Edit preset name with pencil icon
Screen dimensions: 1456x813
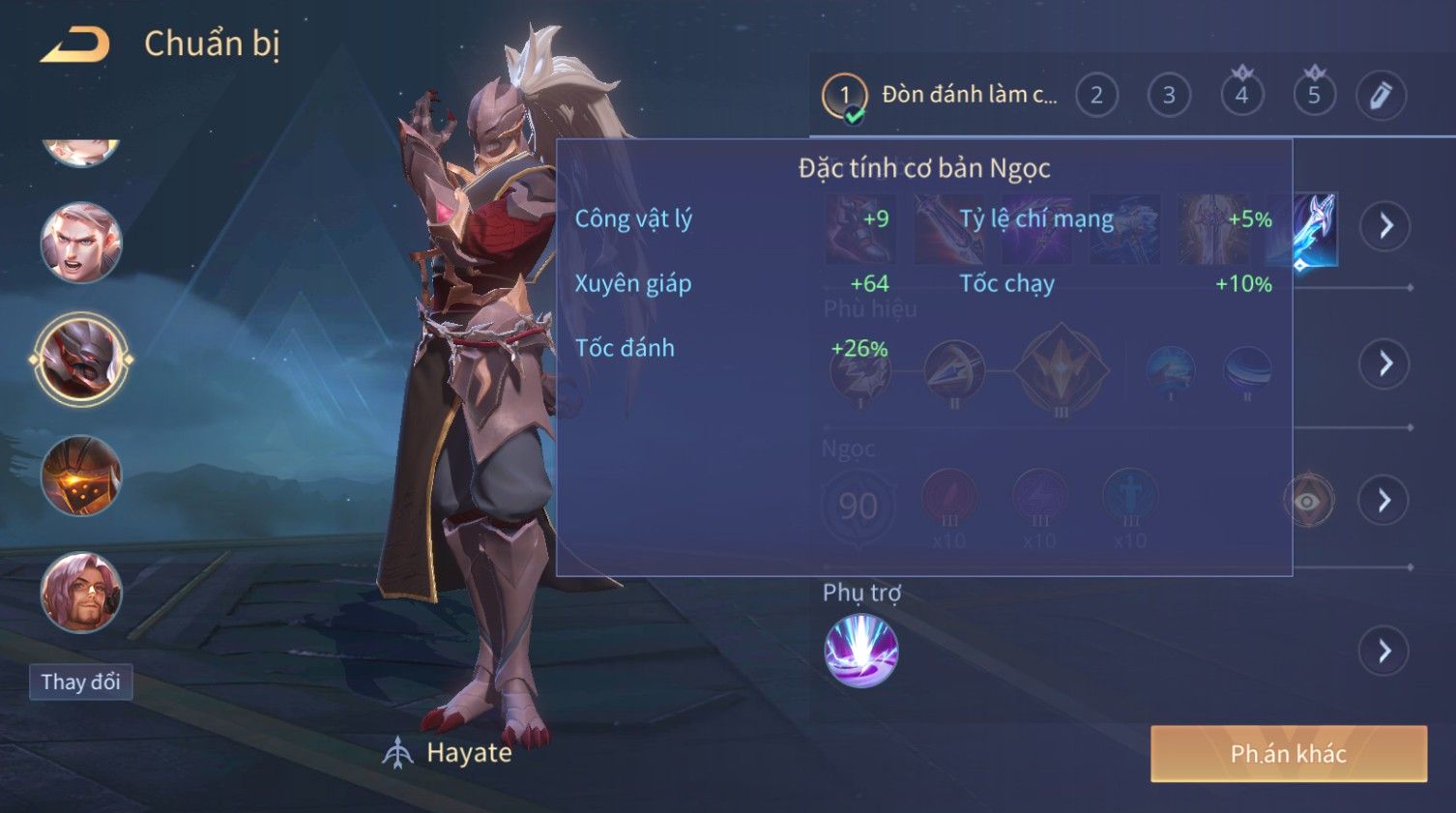point(1381,95)
